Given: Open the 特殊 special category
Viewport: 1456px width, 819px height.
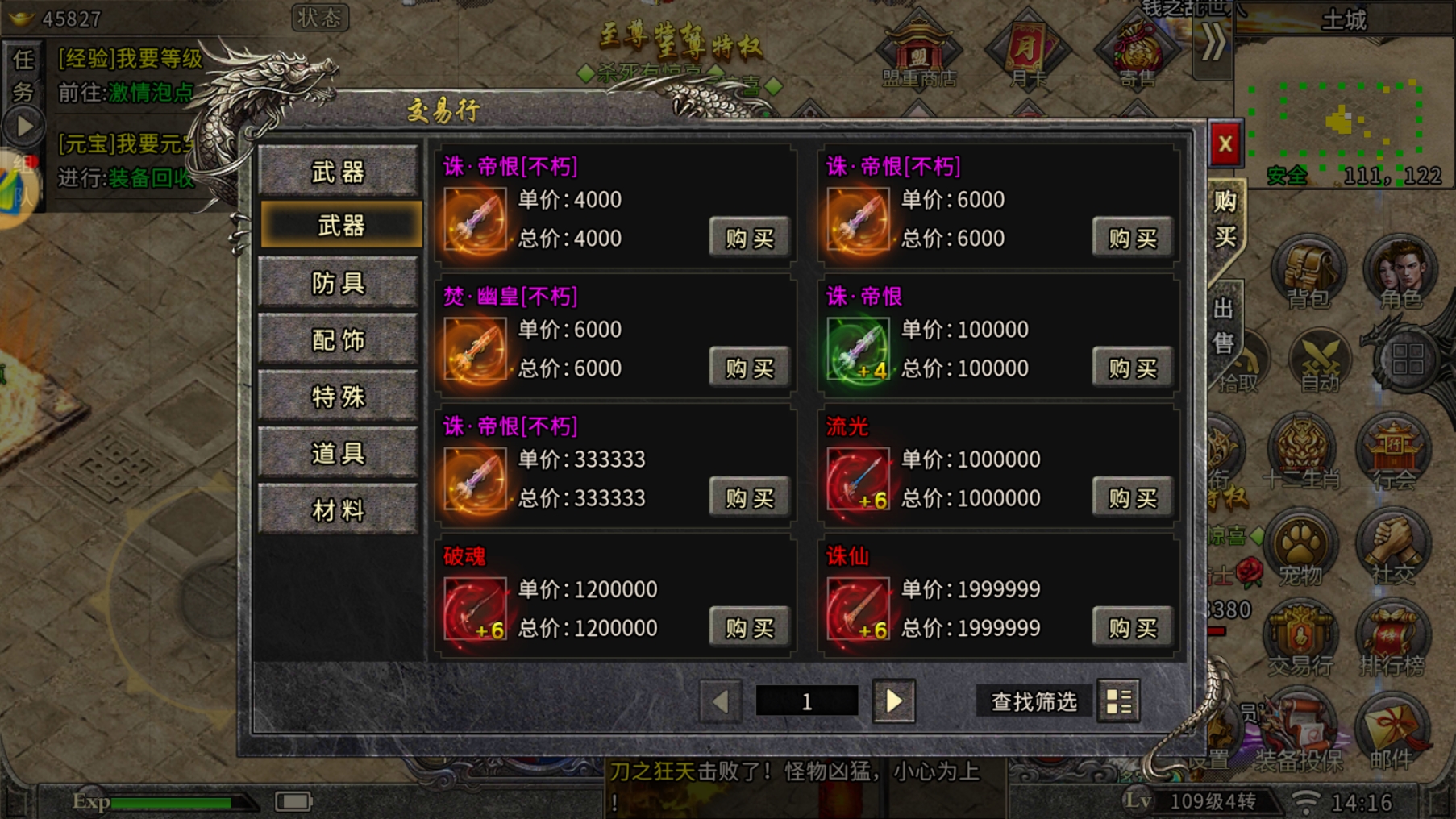Looking at the screenshot, I should [339, 397].
